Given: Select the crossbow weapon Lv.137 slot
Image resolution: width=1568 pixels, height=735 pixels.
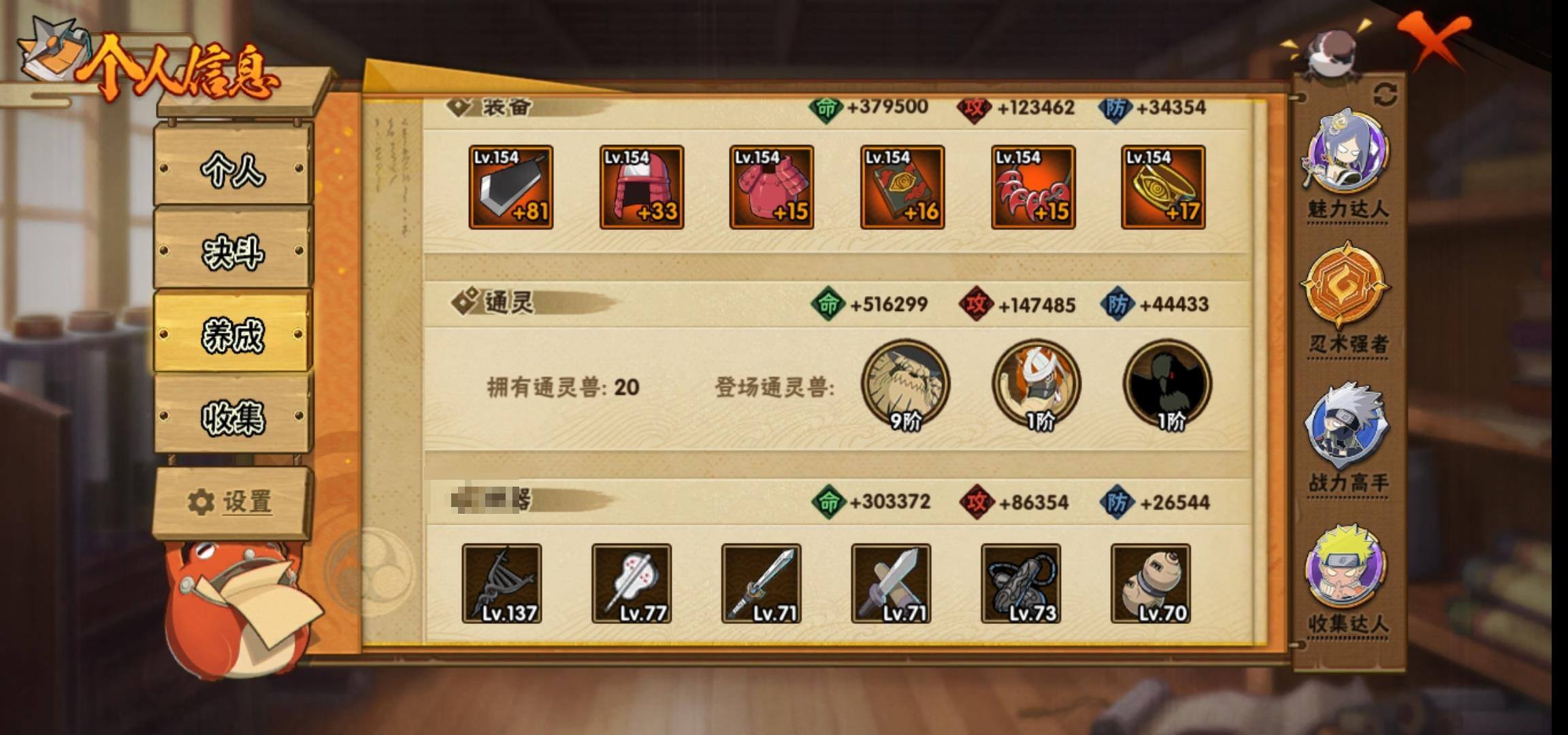Looking at the screenshot, I should click(x=502, y=583).
